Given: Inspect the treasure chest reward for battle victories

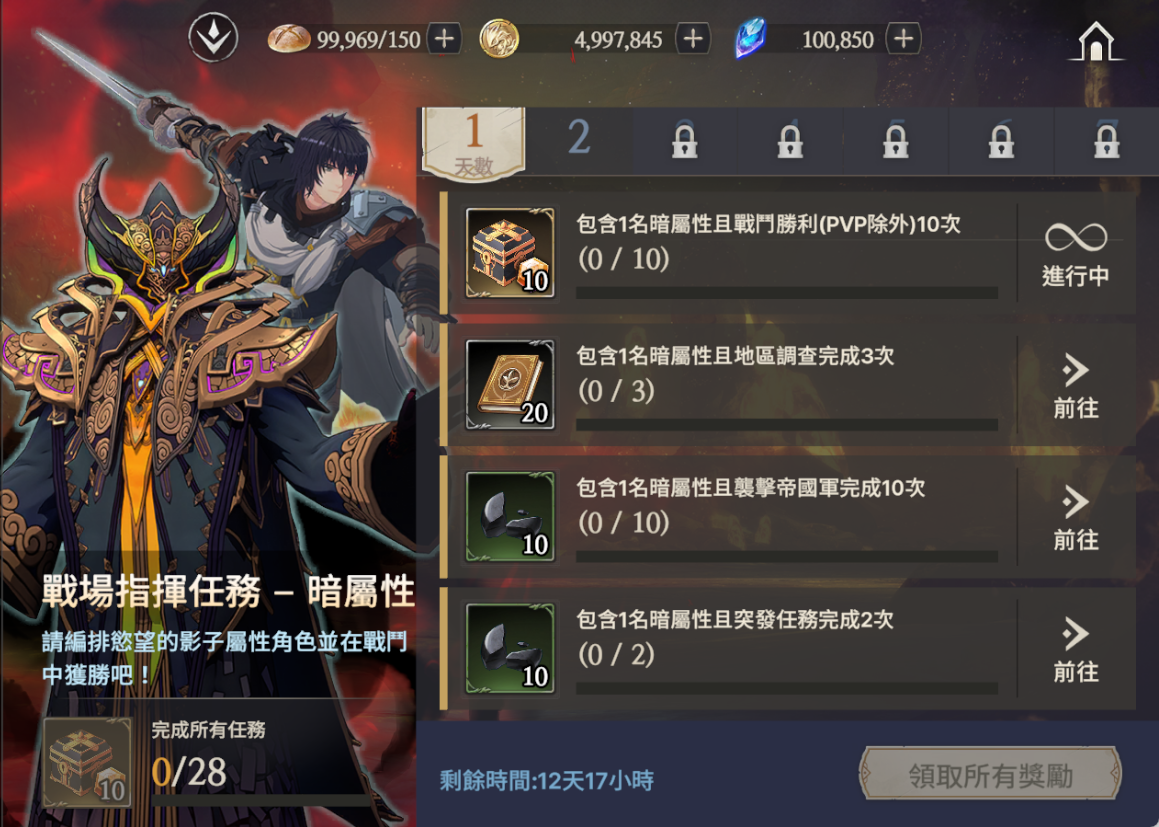Looking at the screenshot, I should (510, 254).
